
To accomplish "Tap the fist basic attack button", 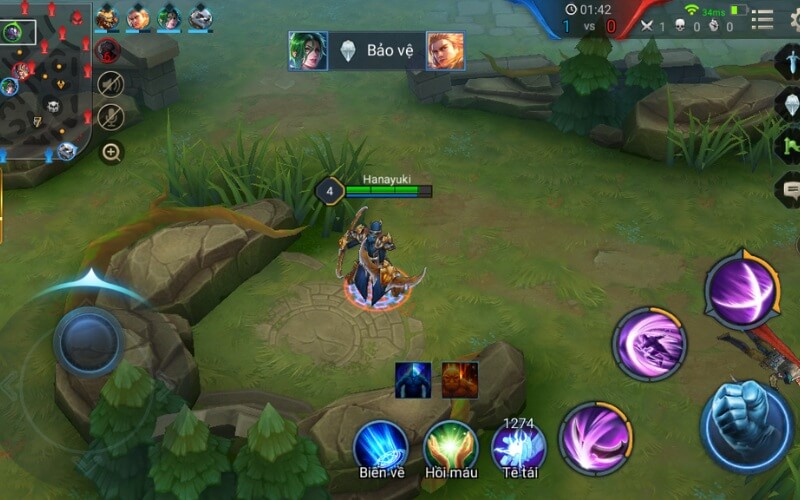I will 747,413.
